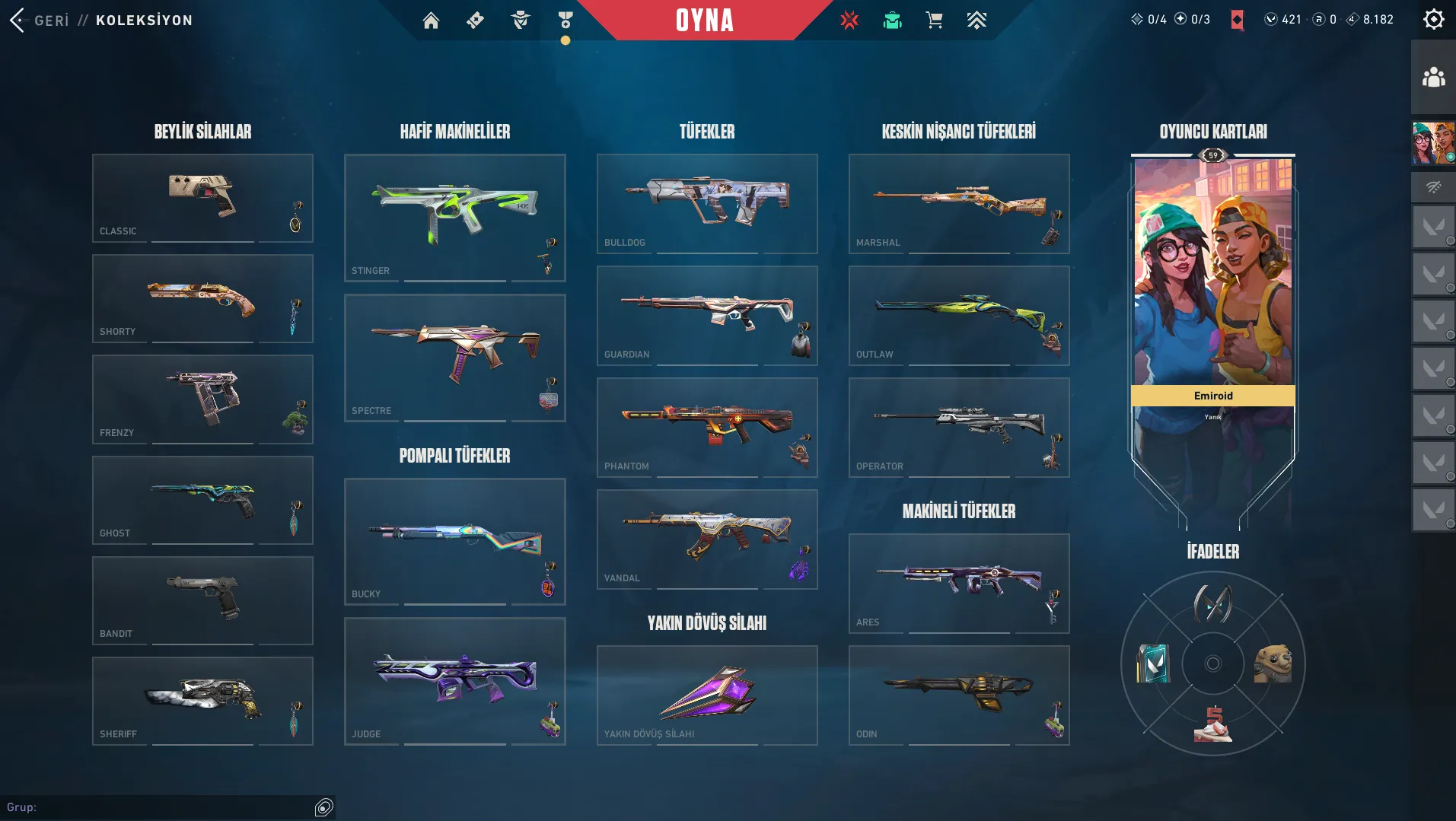Screen dimensions: 1456x821
Task: Select the melee weapon slot
Action: tap(706, 695)
